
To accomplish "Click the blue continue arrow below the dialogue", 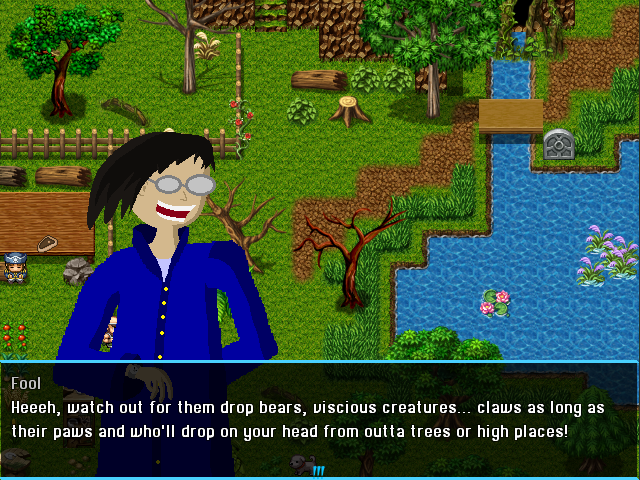I will pyautogui.click(x=318, y=470).
